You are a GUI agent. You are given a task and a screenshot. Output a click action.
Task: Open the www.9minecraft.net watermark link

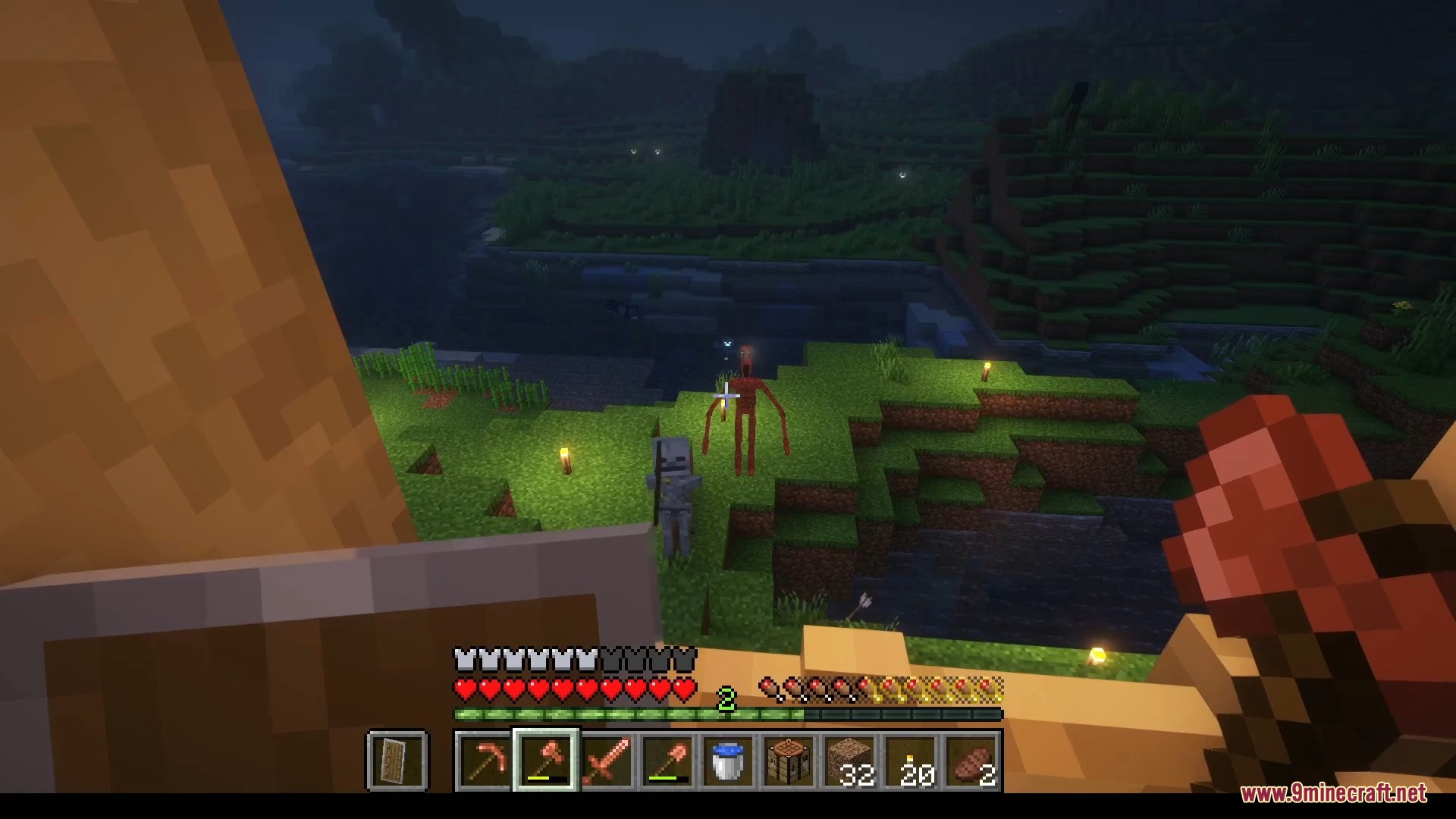[x=1333, y=794]
